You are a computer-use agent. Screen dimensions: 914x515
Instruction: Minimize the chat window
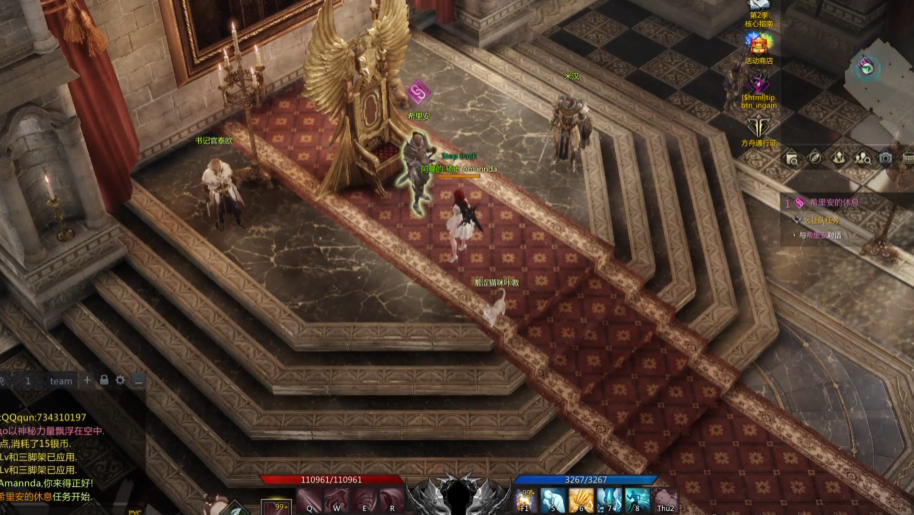click(x=138, y=380)
